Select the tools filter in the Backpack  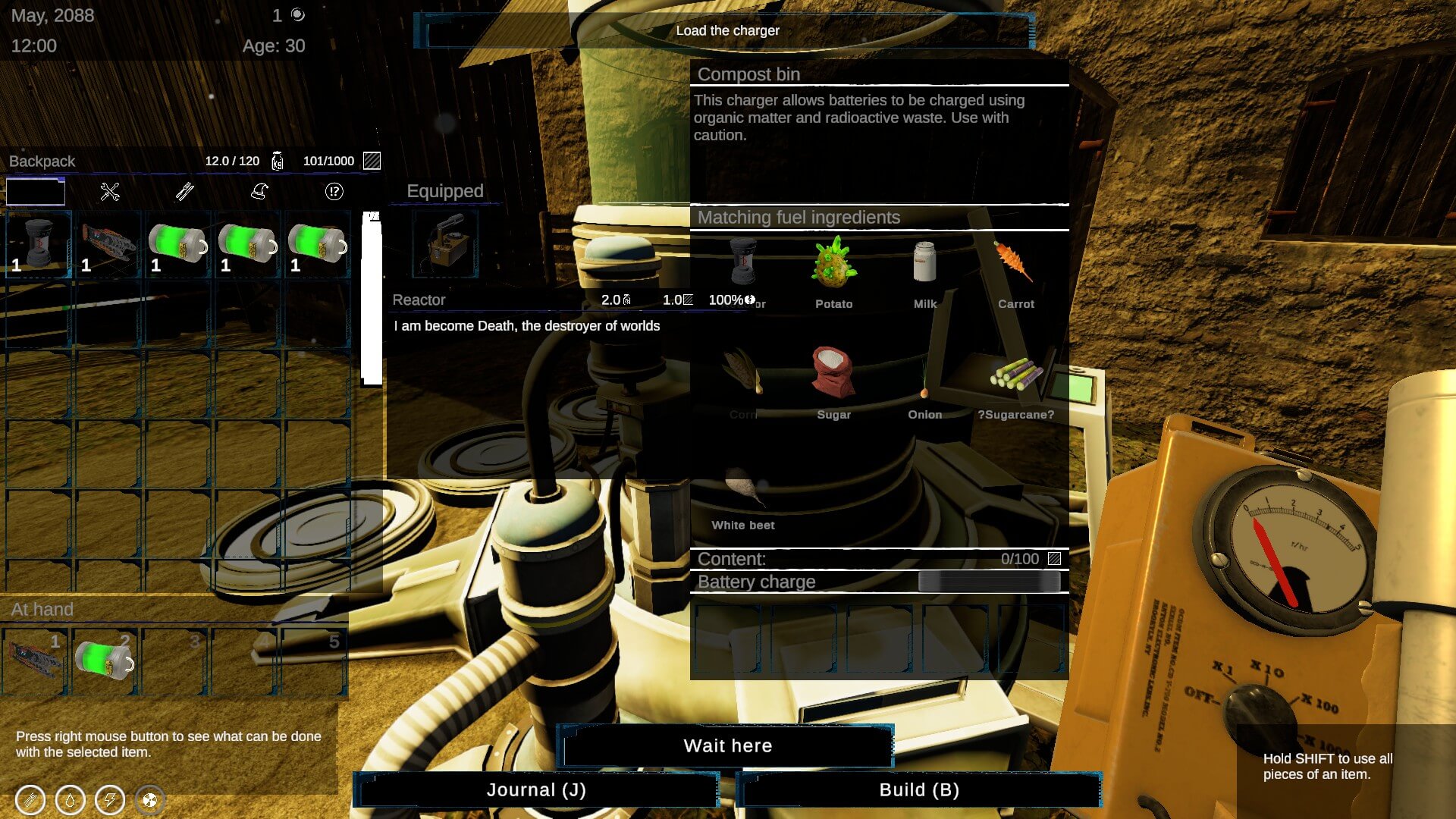110,192
